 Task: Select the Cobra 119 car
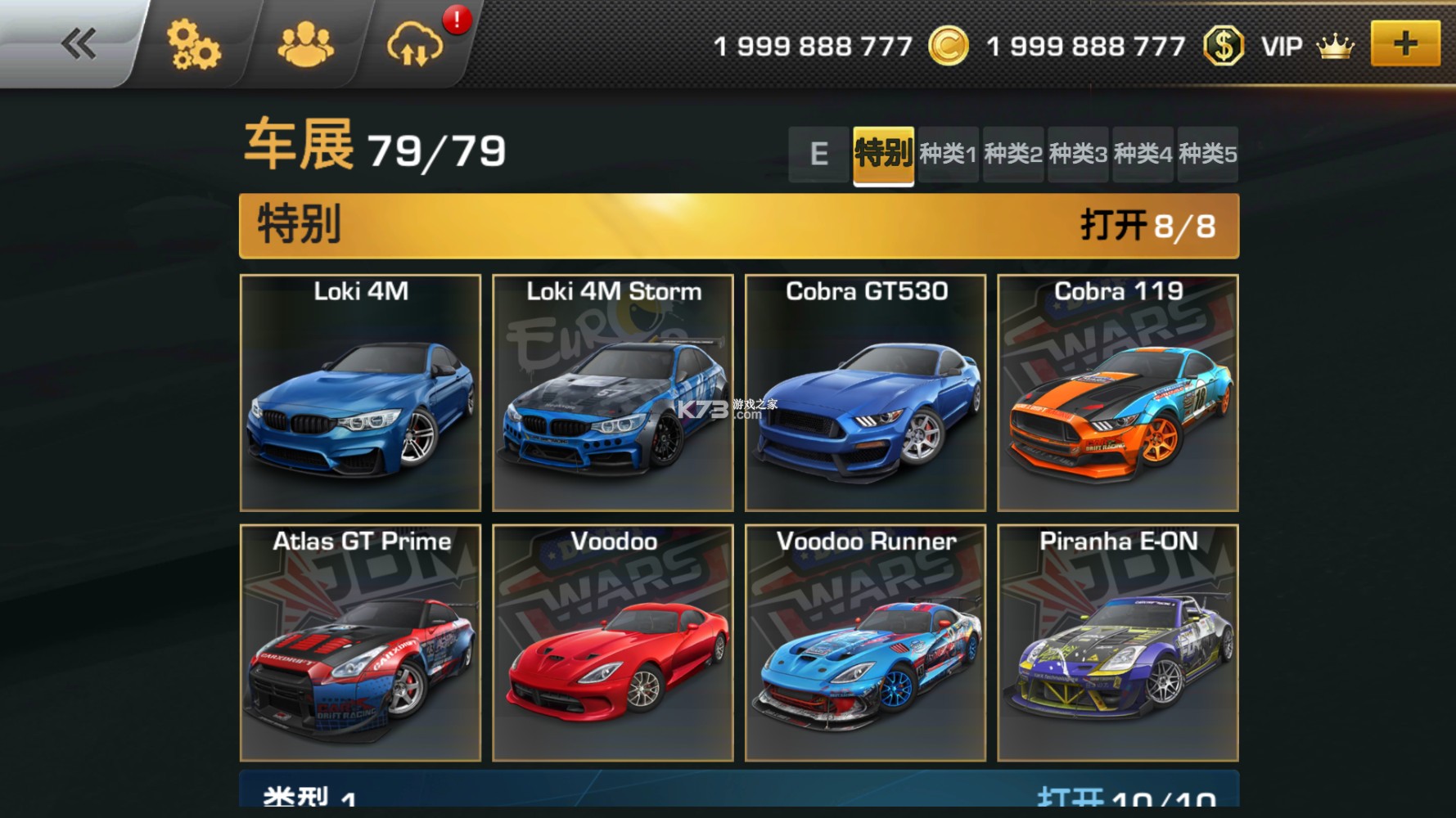(1118, 393)
